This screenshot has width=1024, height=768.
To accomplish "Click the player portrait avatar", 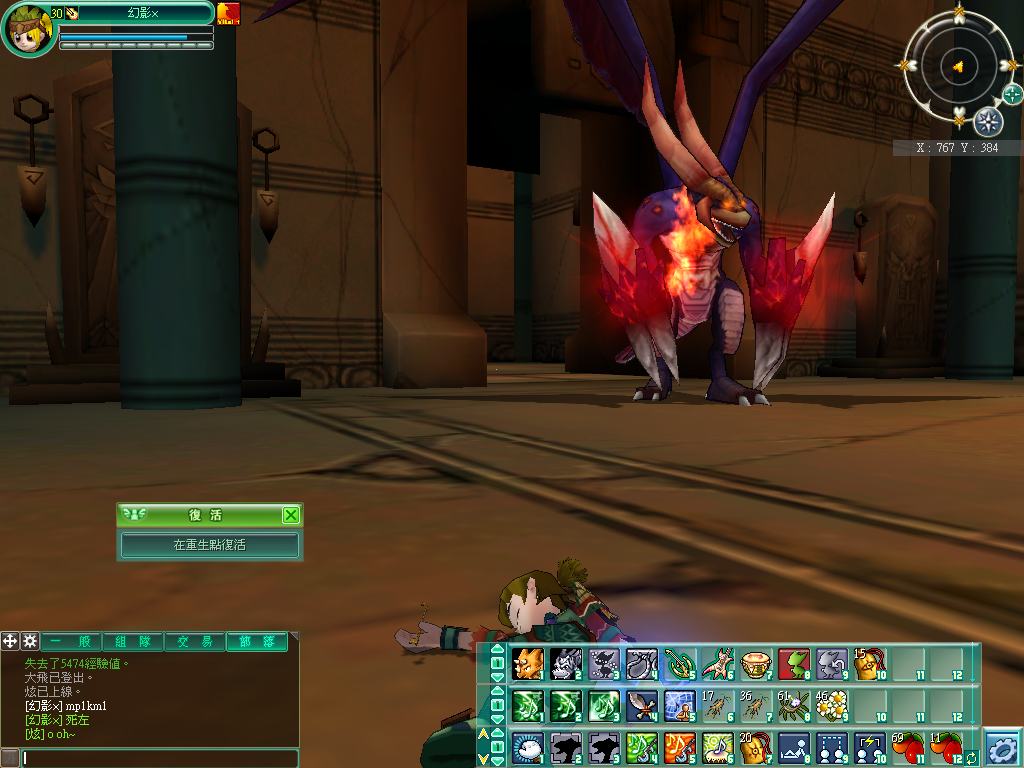I will (x=28, y=30).
